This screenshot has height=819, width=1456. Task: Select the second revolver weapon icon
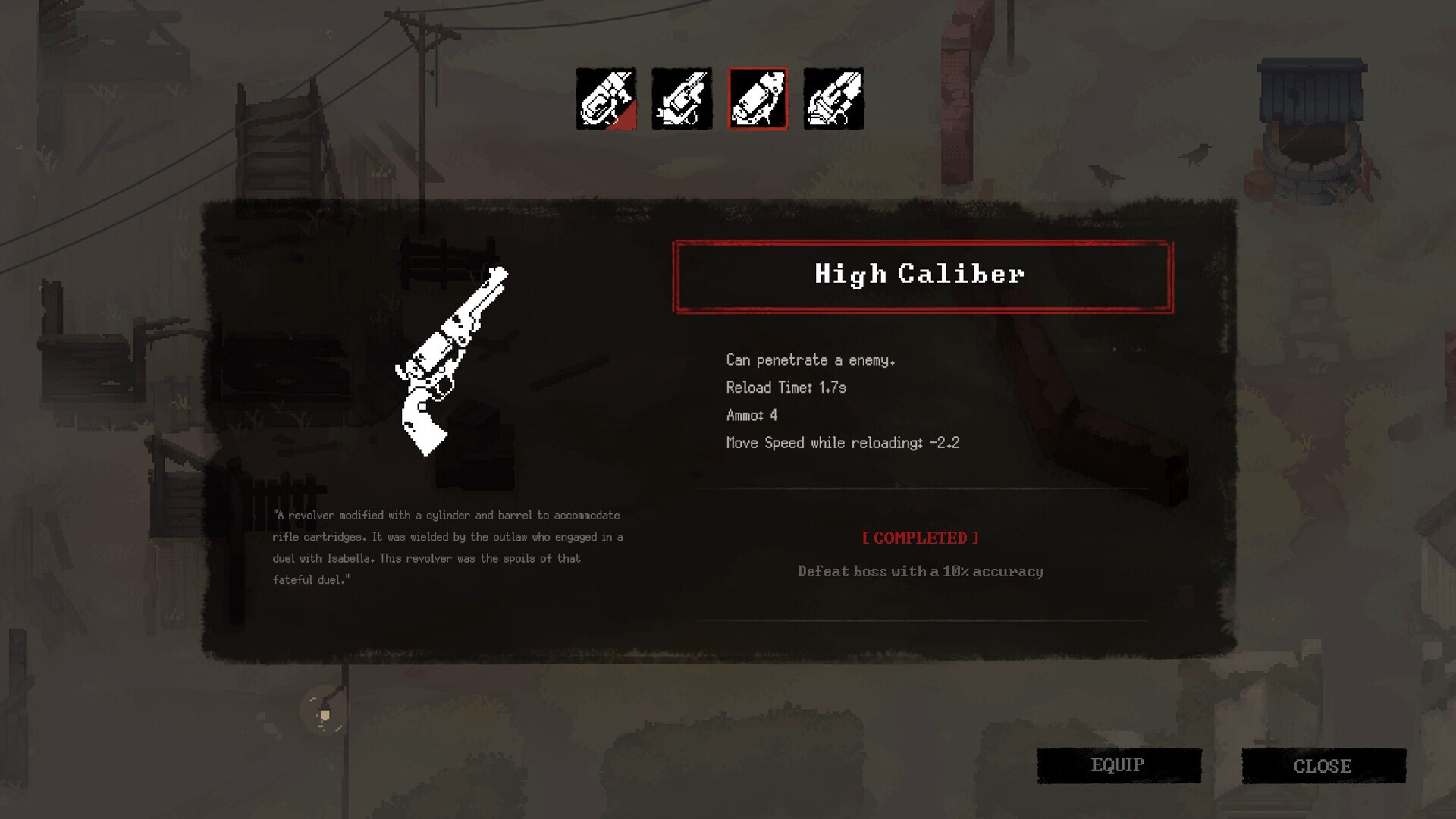pos(682,100)
